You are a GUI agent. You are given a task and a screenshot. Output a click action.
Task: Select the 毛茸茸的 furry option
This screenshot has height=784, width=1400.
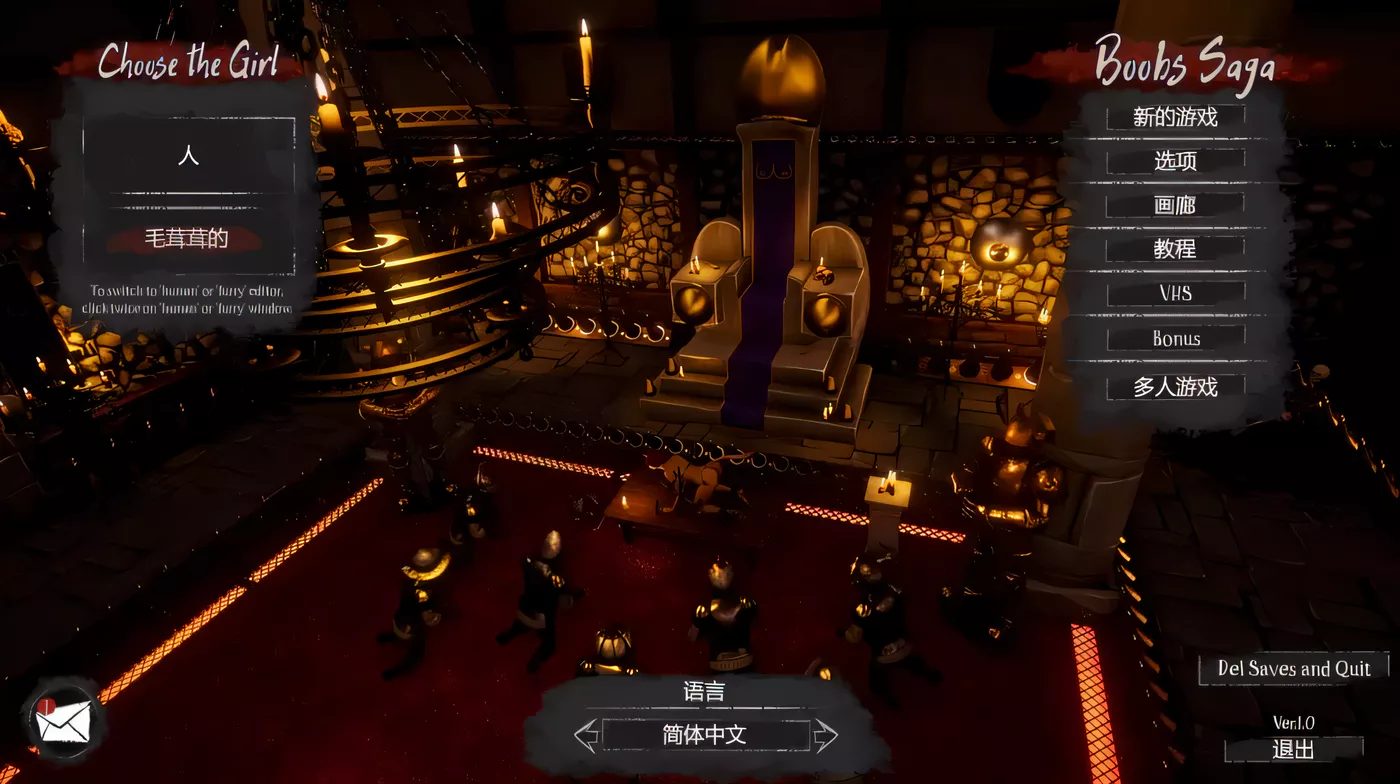tap(188, 239)
